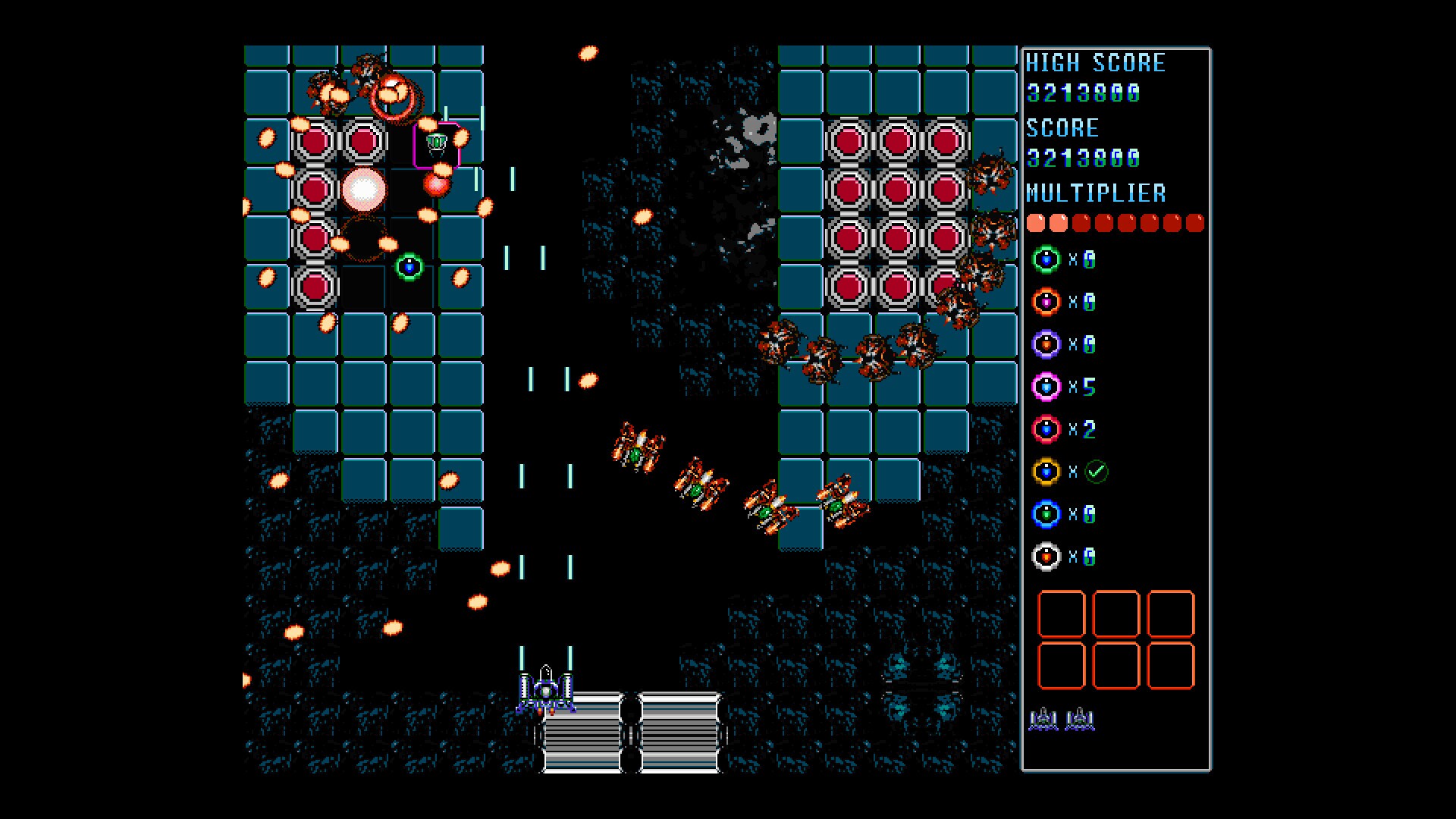Select the white-ringed orb icon
The height and width of the screenshot is (819, 1456).
coord(1046,557)
